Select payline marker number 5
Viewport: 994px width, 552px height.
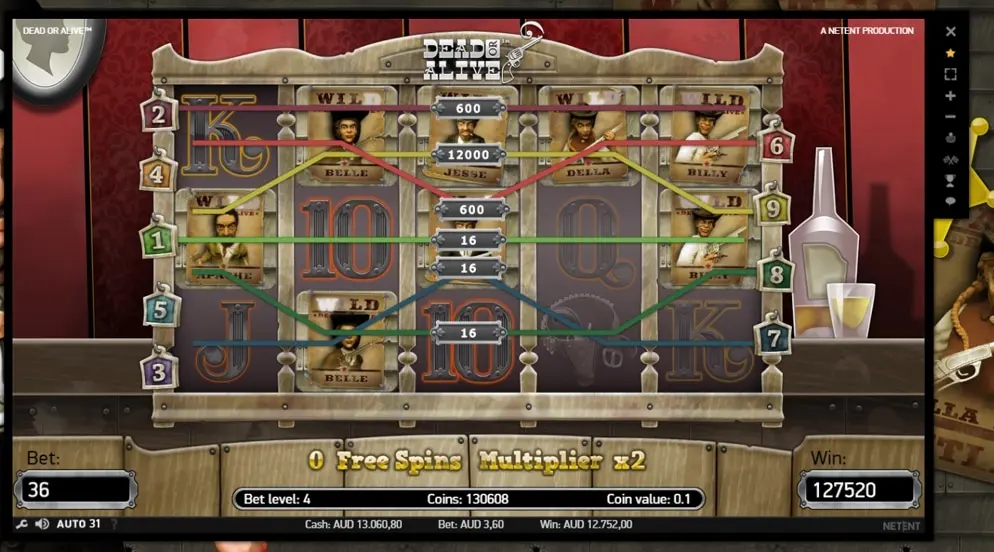click(158, 309)
